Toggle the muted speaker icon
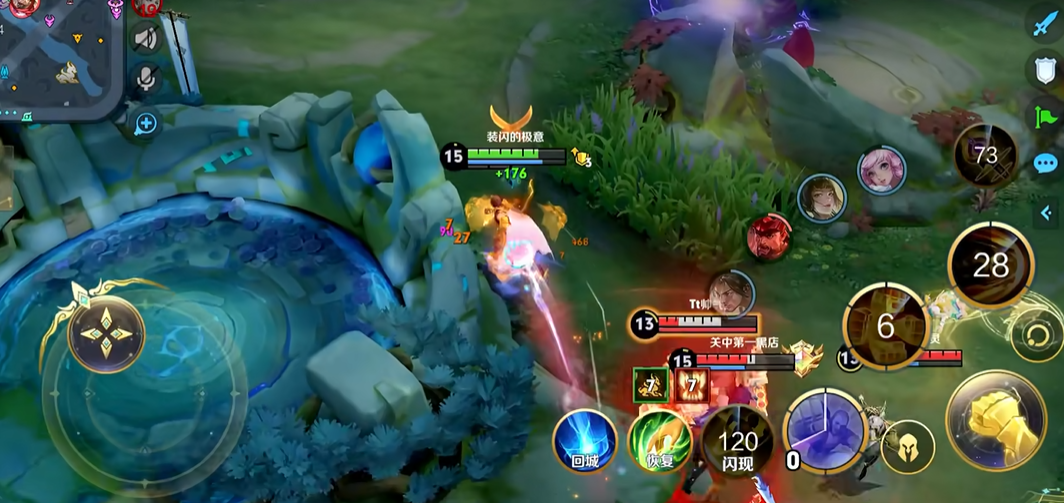The image size is (1064, 503). click(x=147, y=38)
